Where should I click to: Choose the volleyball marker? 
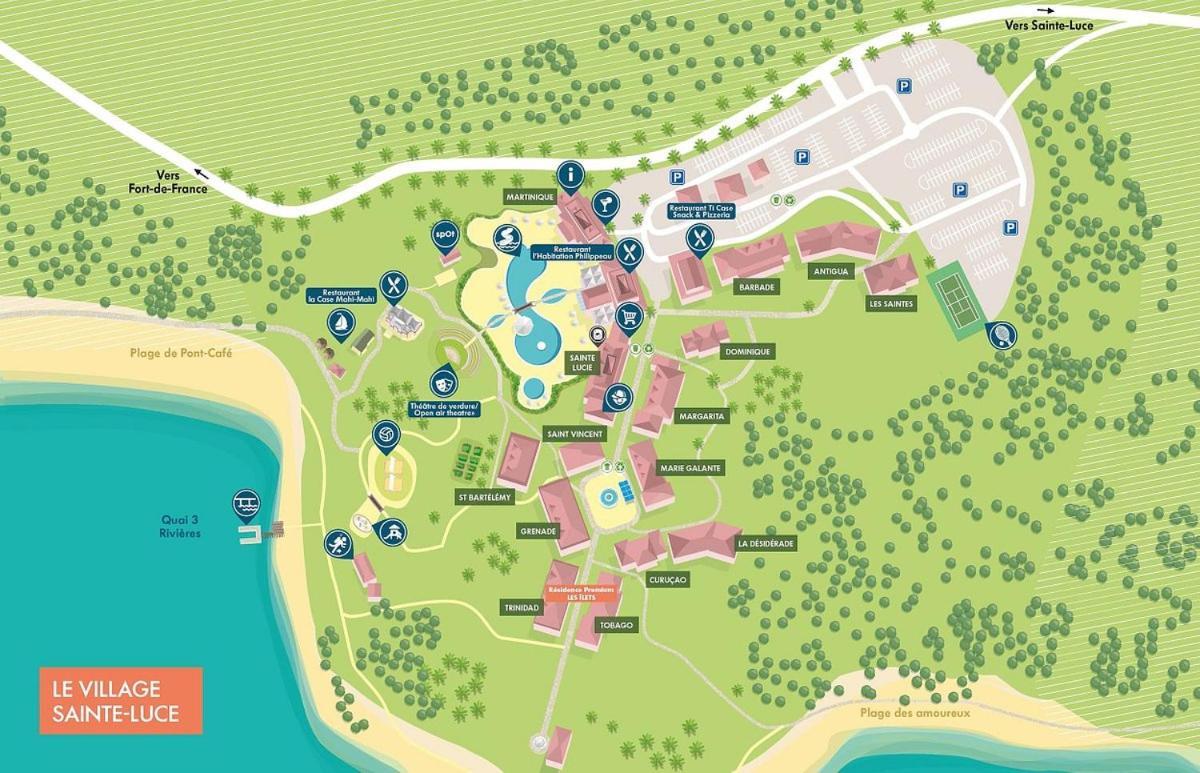384,435
